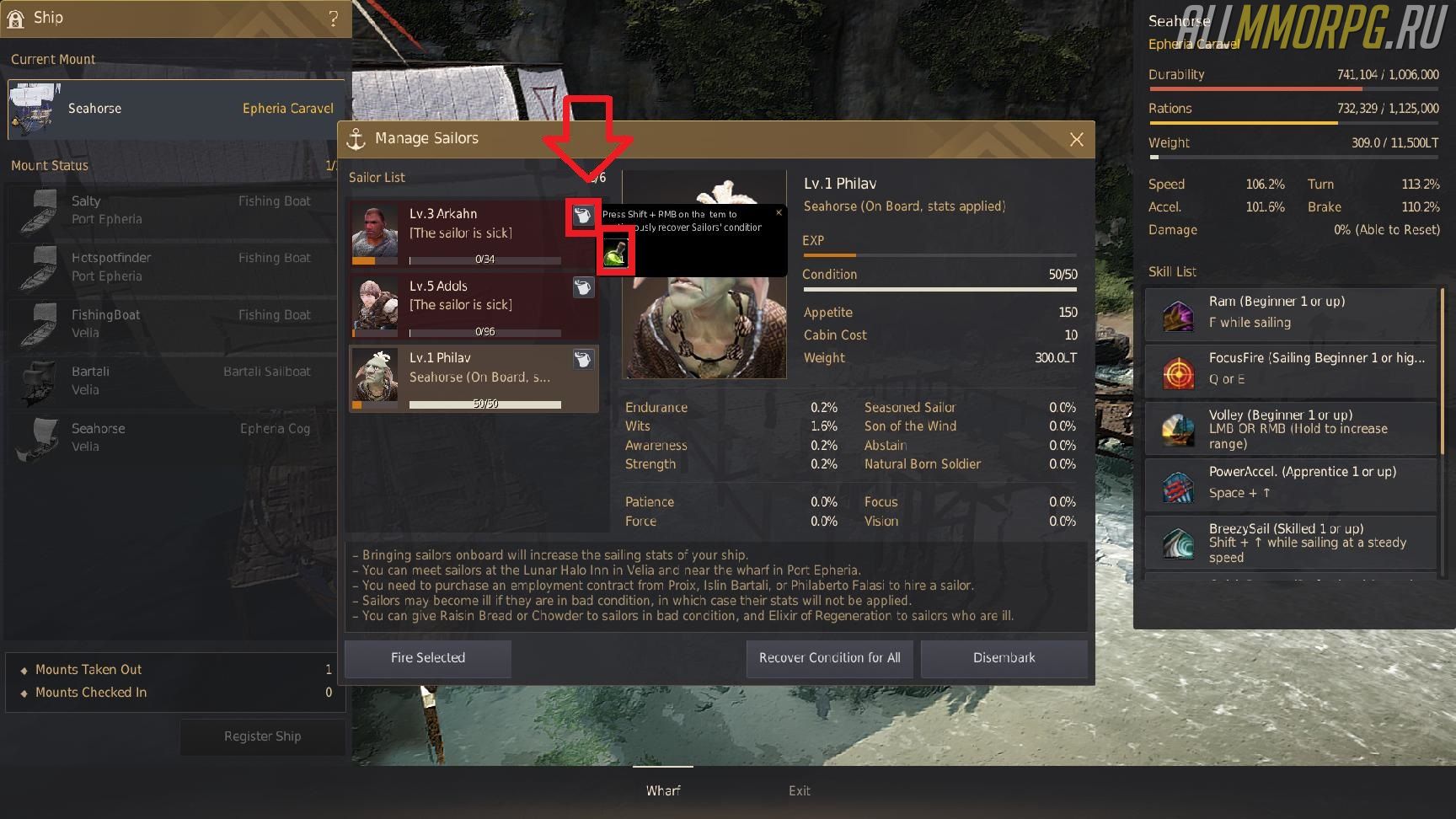Click the recover icon next to Adols
Screen dimensions: 1456x819
582,288
